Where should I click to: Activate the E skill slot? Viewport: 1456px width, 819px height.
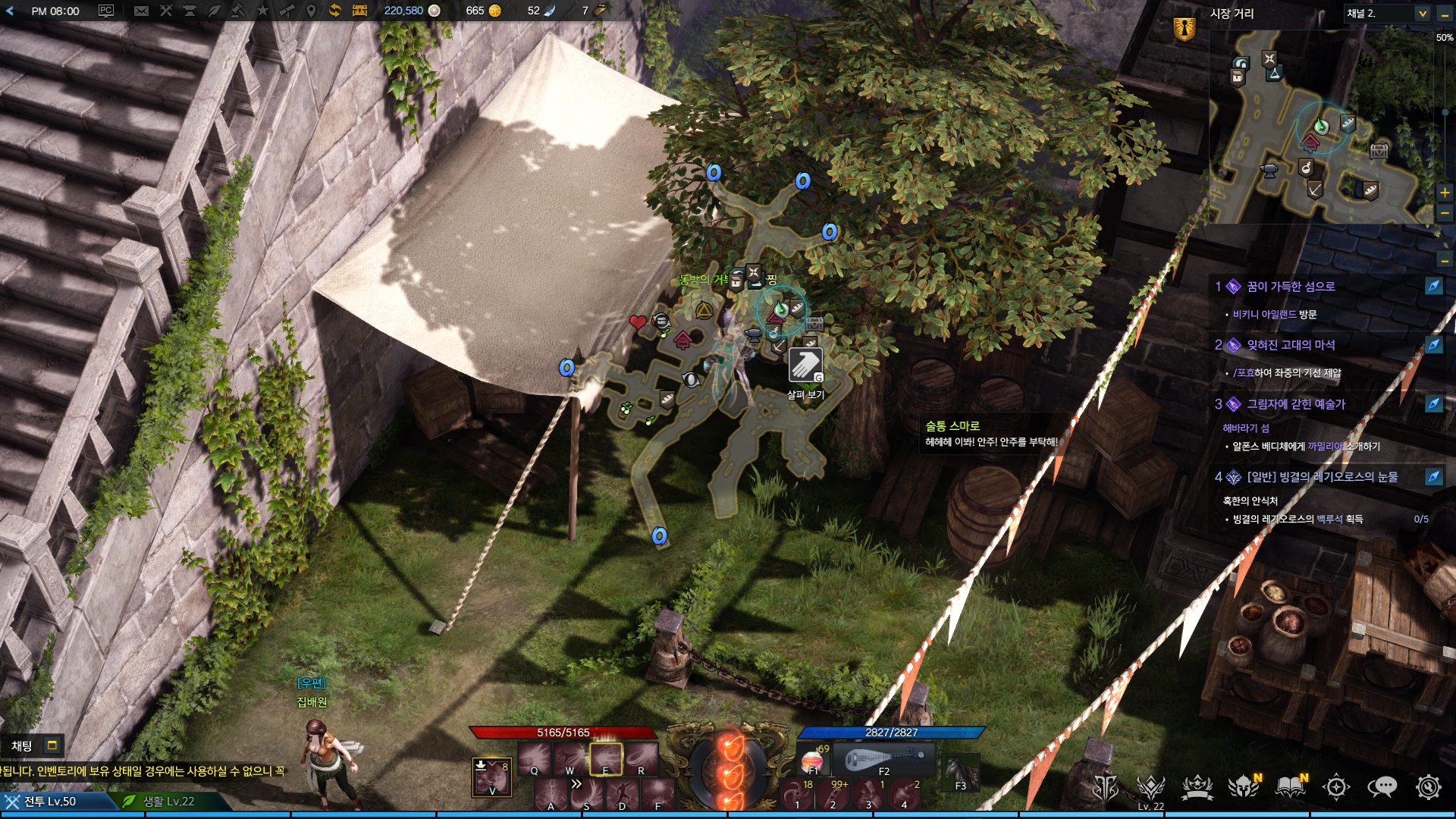click(x=606, y=758)
